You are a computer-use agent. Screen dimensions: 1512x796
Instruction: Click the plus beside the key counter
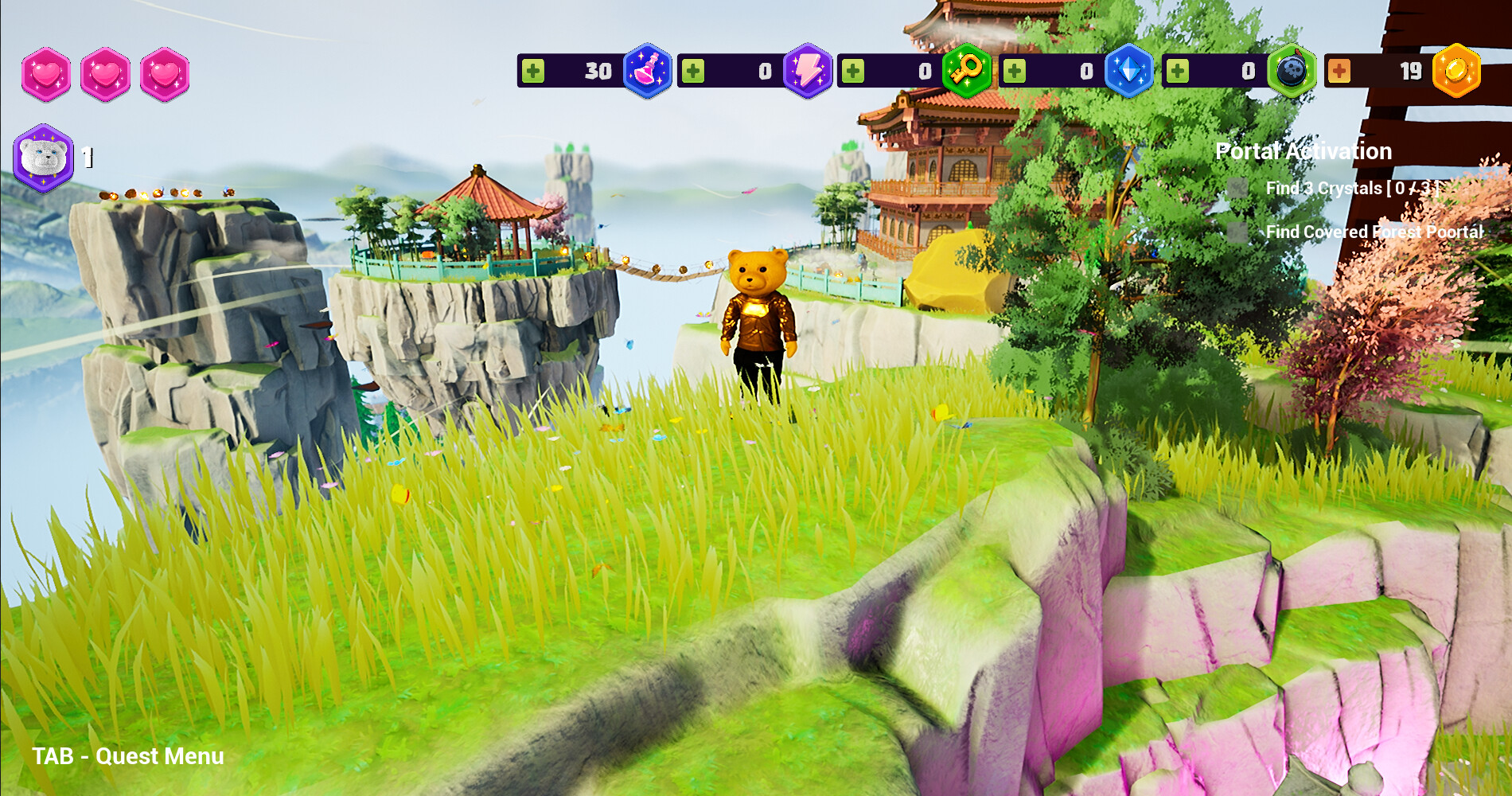pos(852,70)
